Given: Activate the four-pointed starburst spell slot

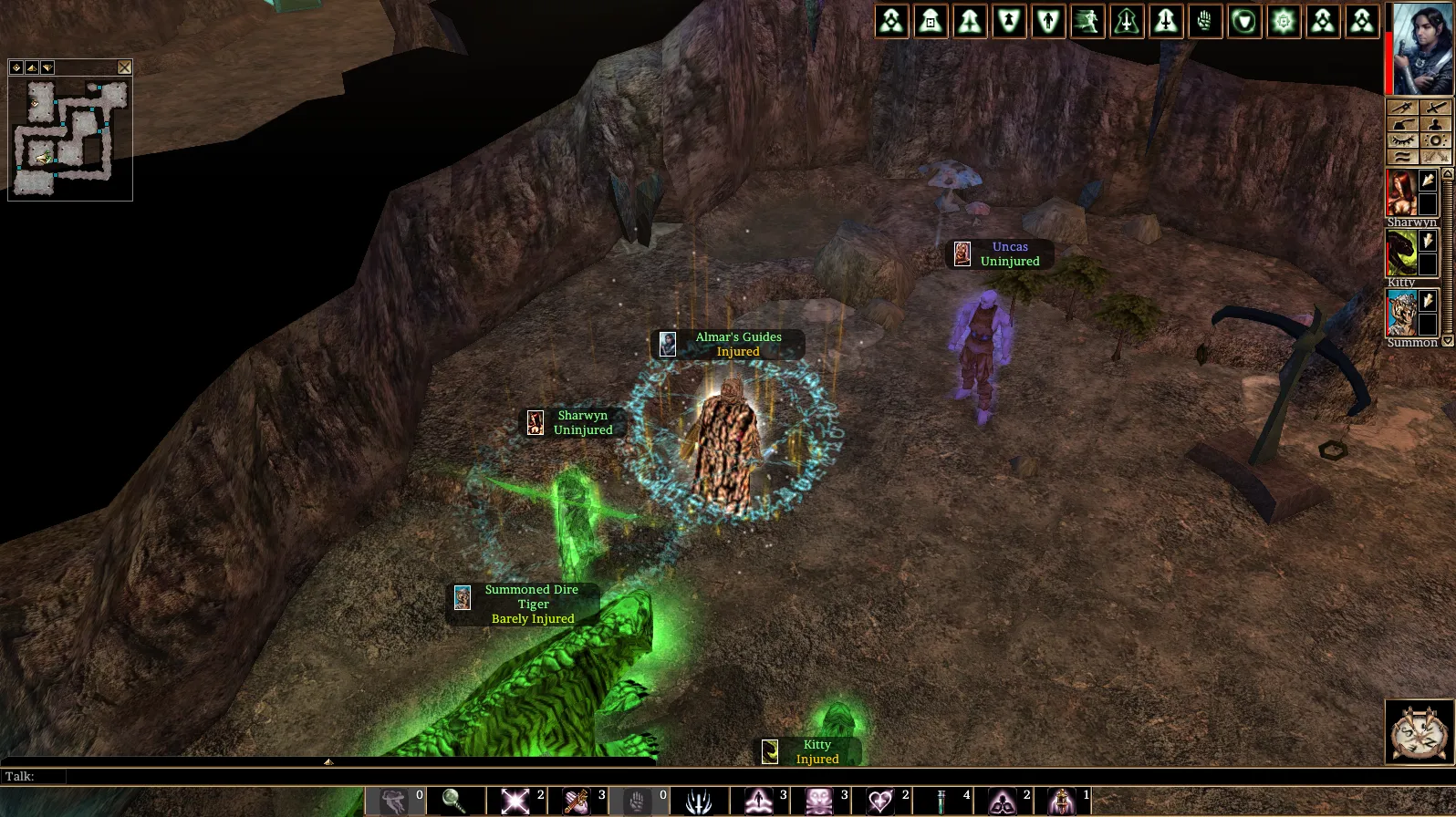Looking at the screenshot, I should 515,801.
